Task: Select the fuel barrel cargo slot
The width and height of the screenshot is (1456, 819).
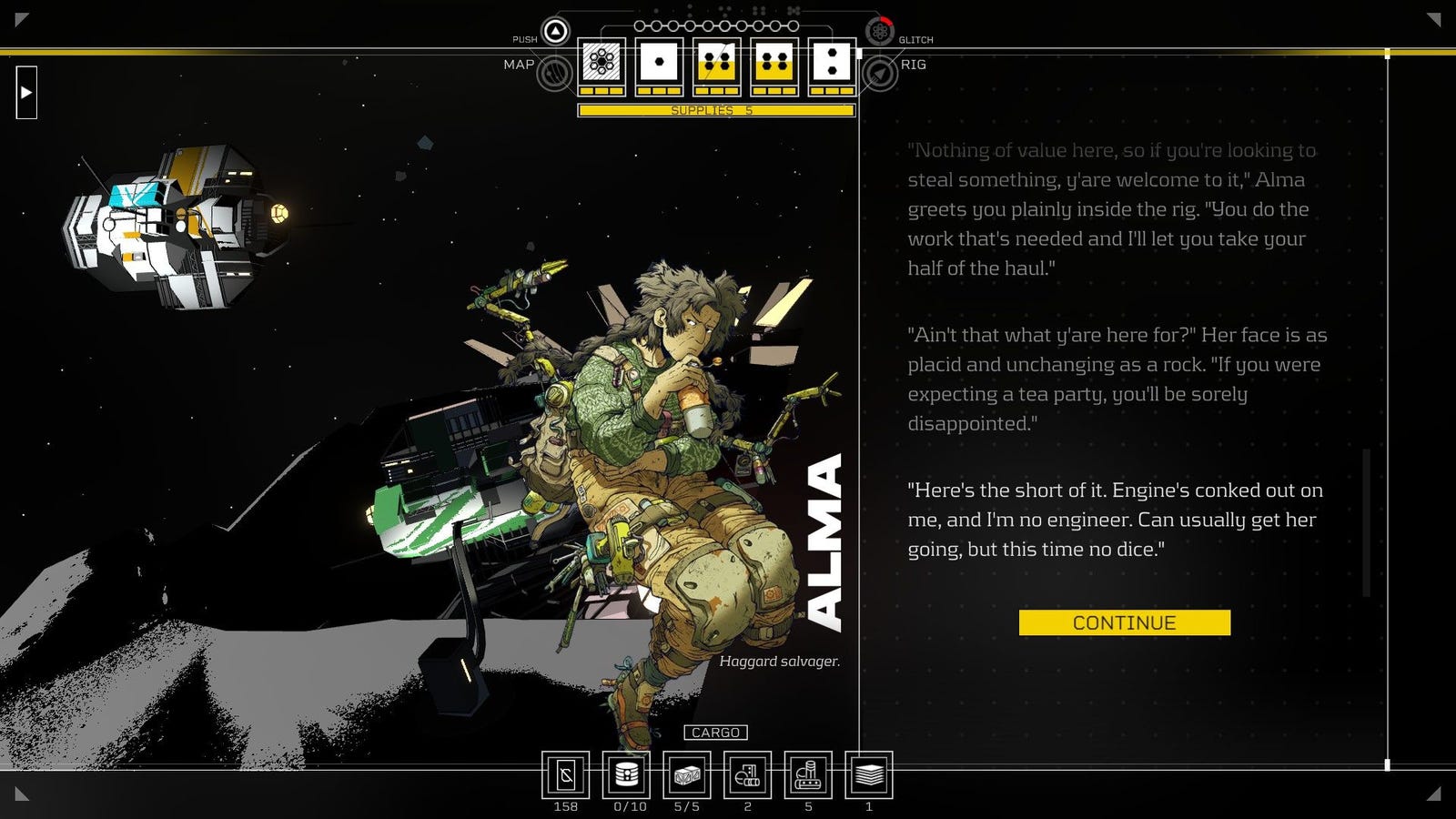Action: coord(626,775)
